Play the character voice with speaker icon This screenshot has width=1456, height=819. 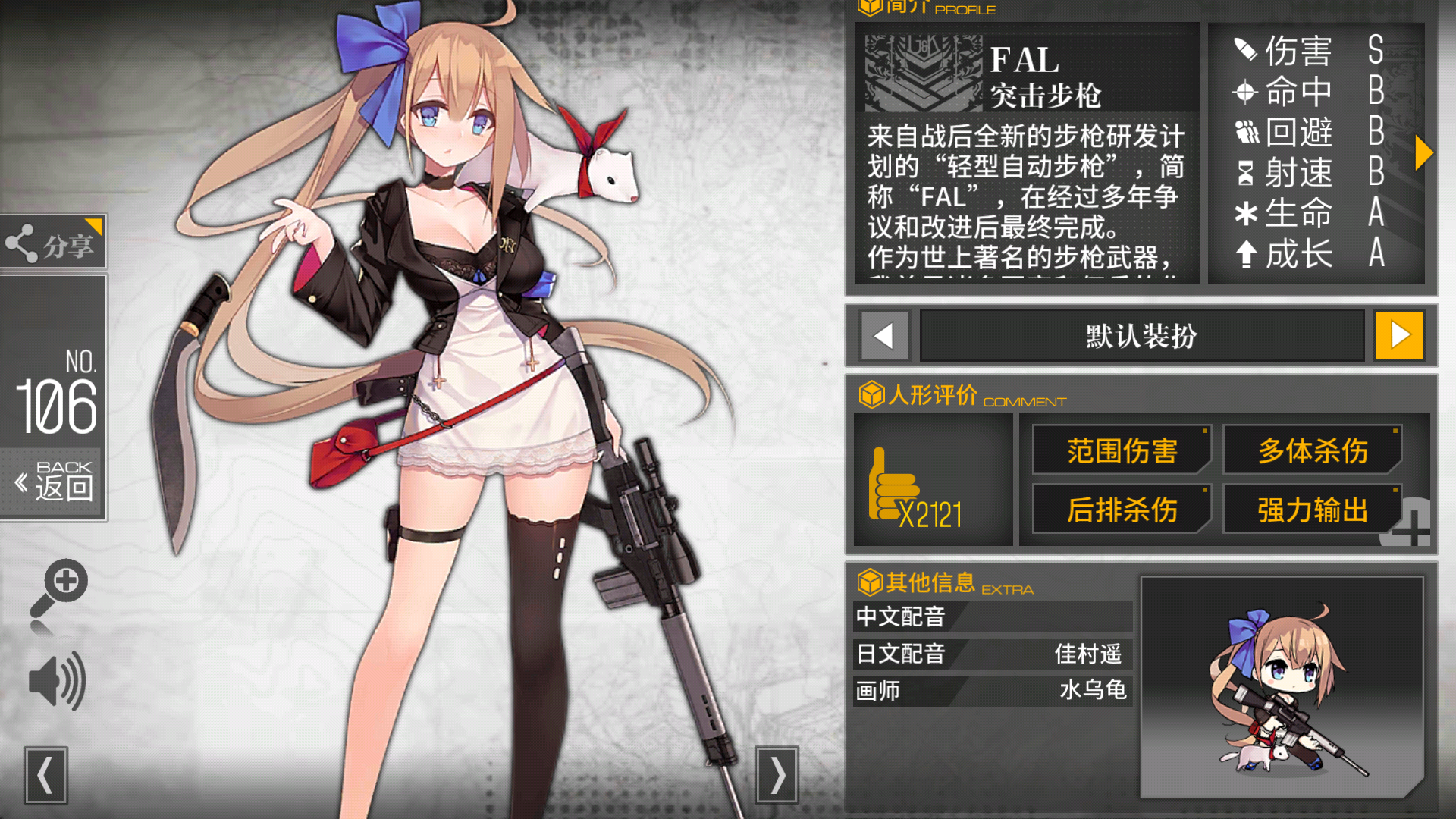pos(58,681)
